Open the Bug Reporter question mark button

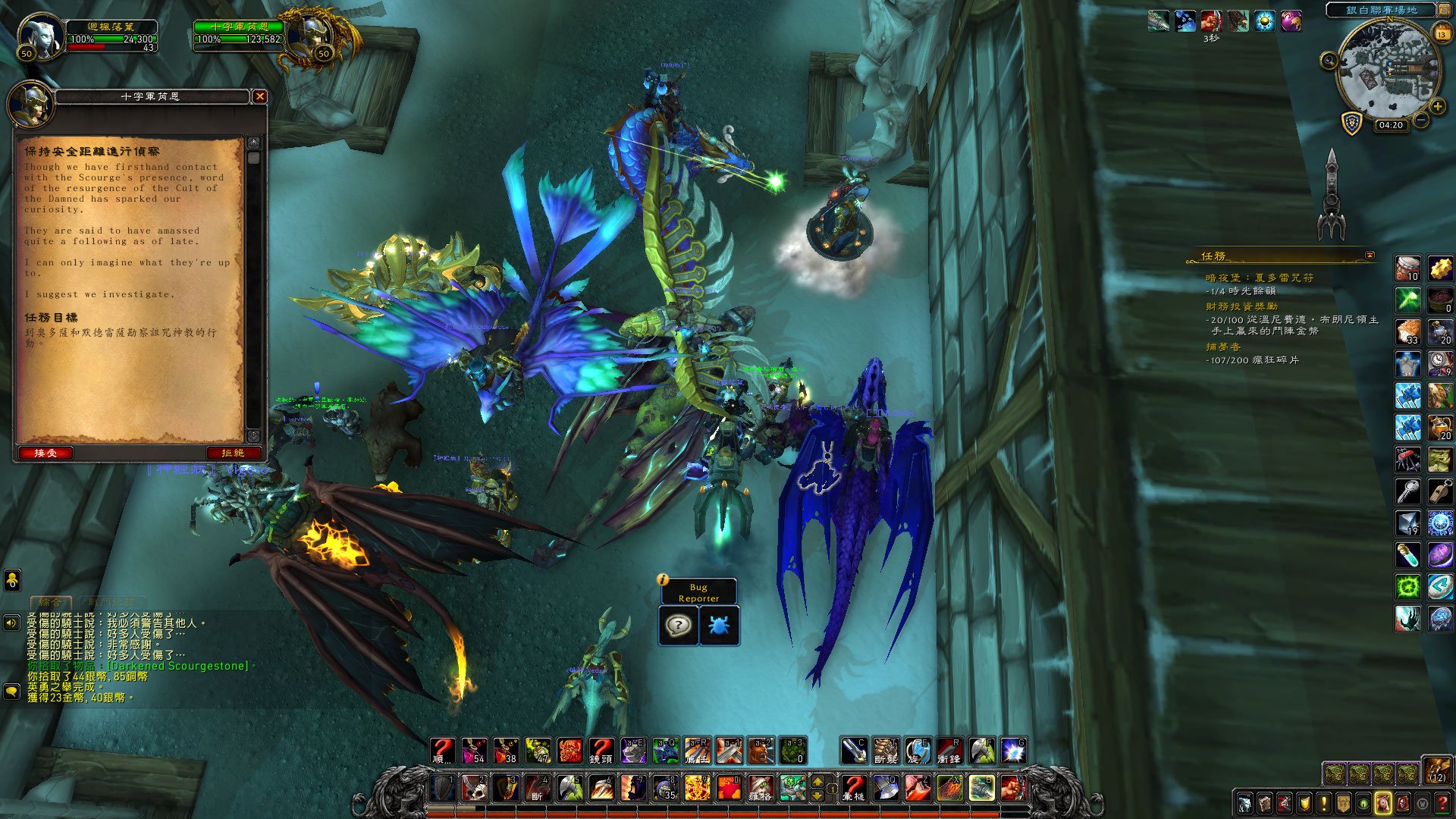point(678,626)
